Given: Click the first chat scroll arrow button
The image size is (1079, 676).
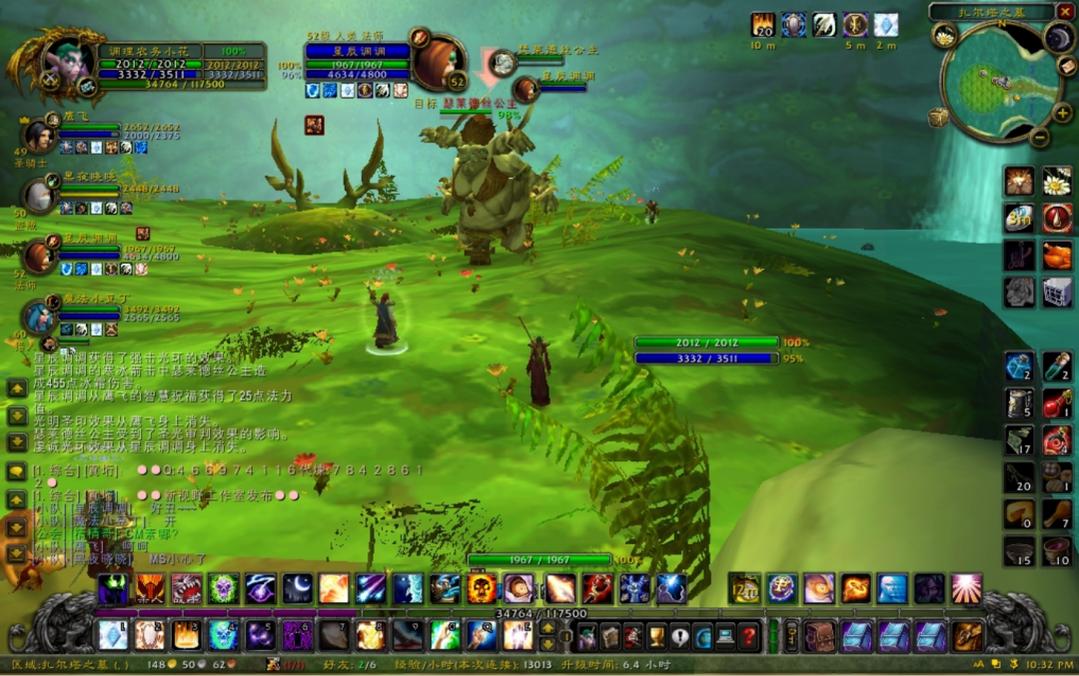Looking at the screenshot, I should tap(17, 387).
